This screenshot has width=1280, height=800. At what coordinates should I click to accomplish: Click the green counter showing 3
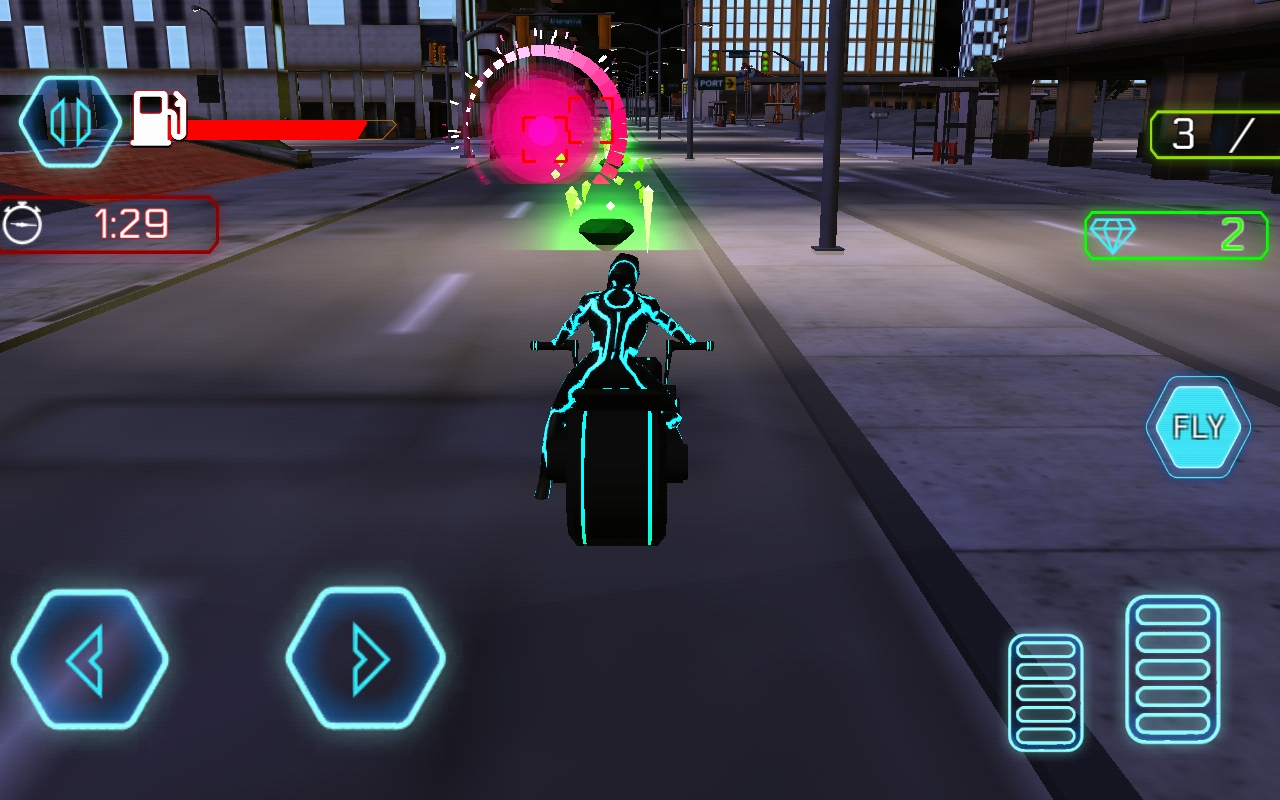1185,133
